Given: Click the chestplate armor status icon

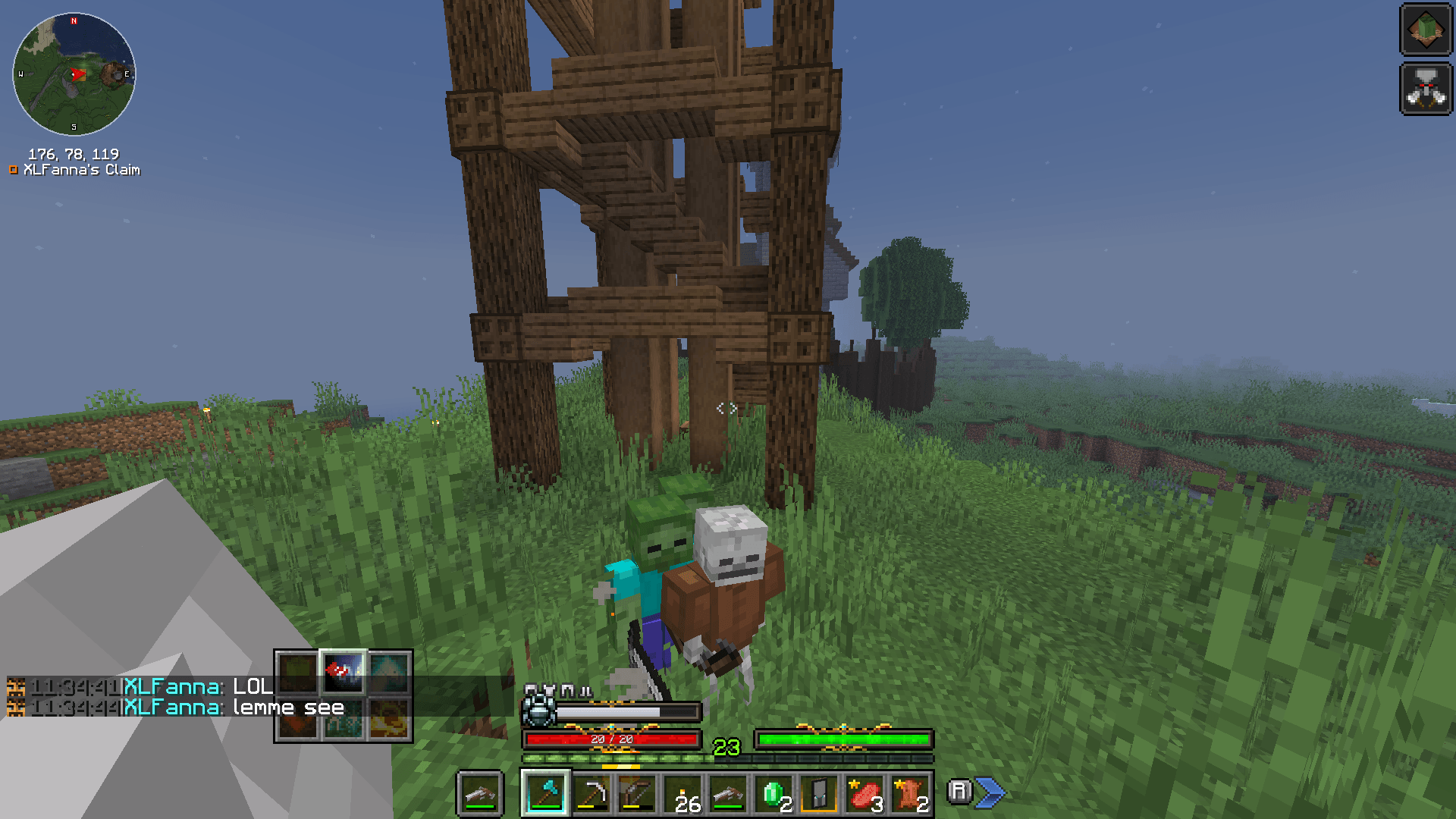Looking at the screenshot, I should pyautogui.click(x=549, y=689).
